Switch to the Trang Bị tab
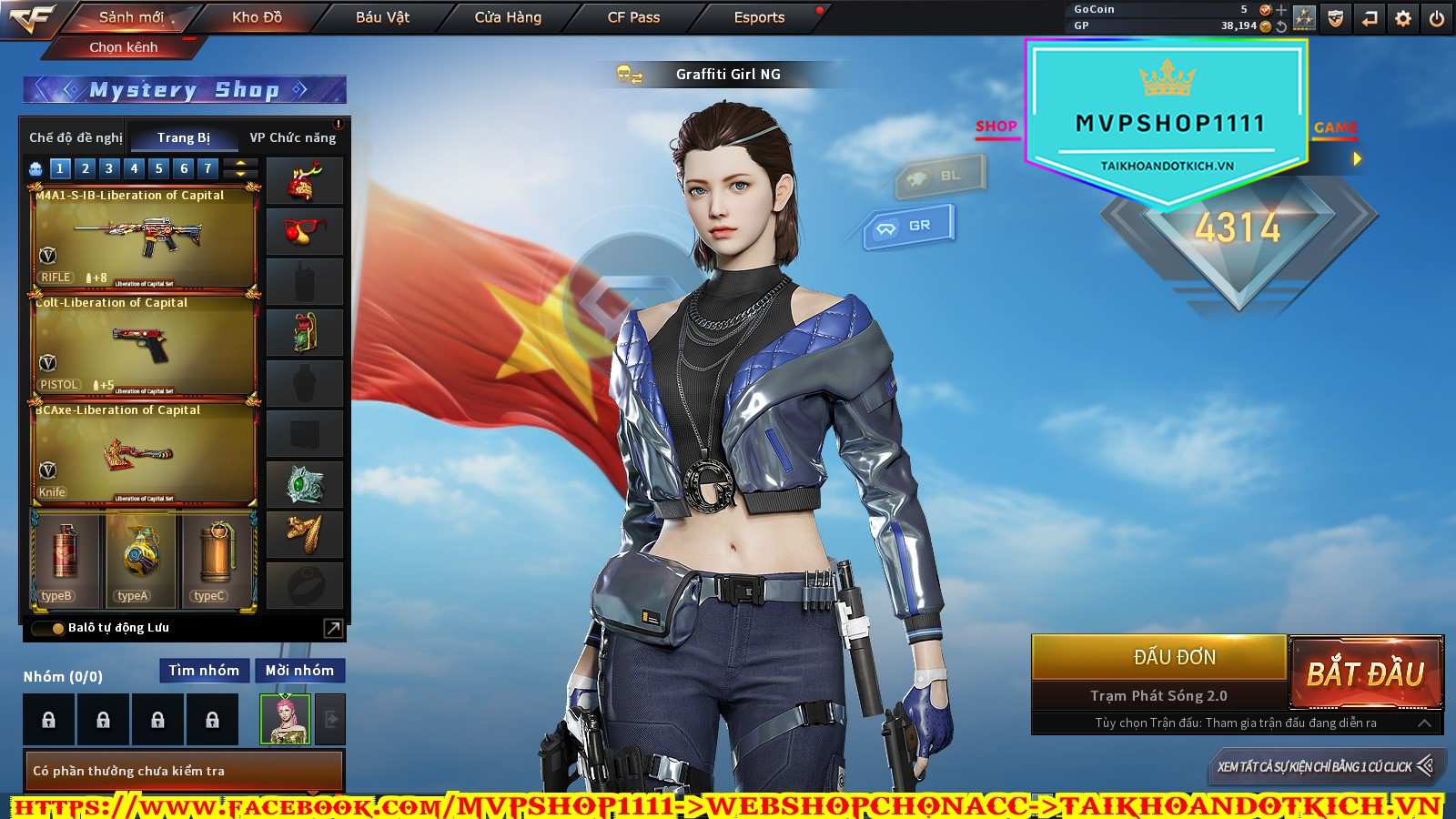 [183, 137]
